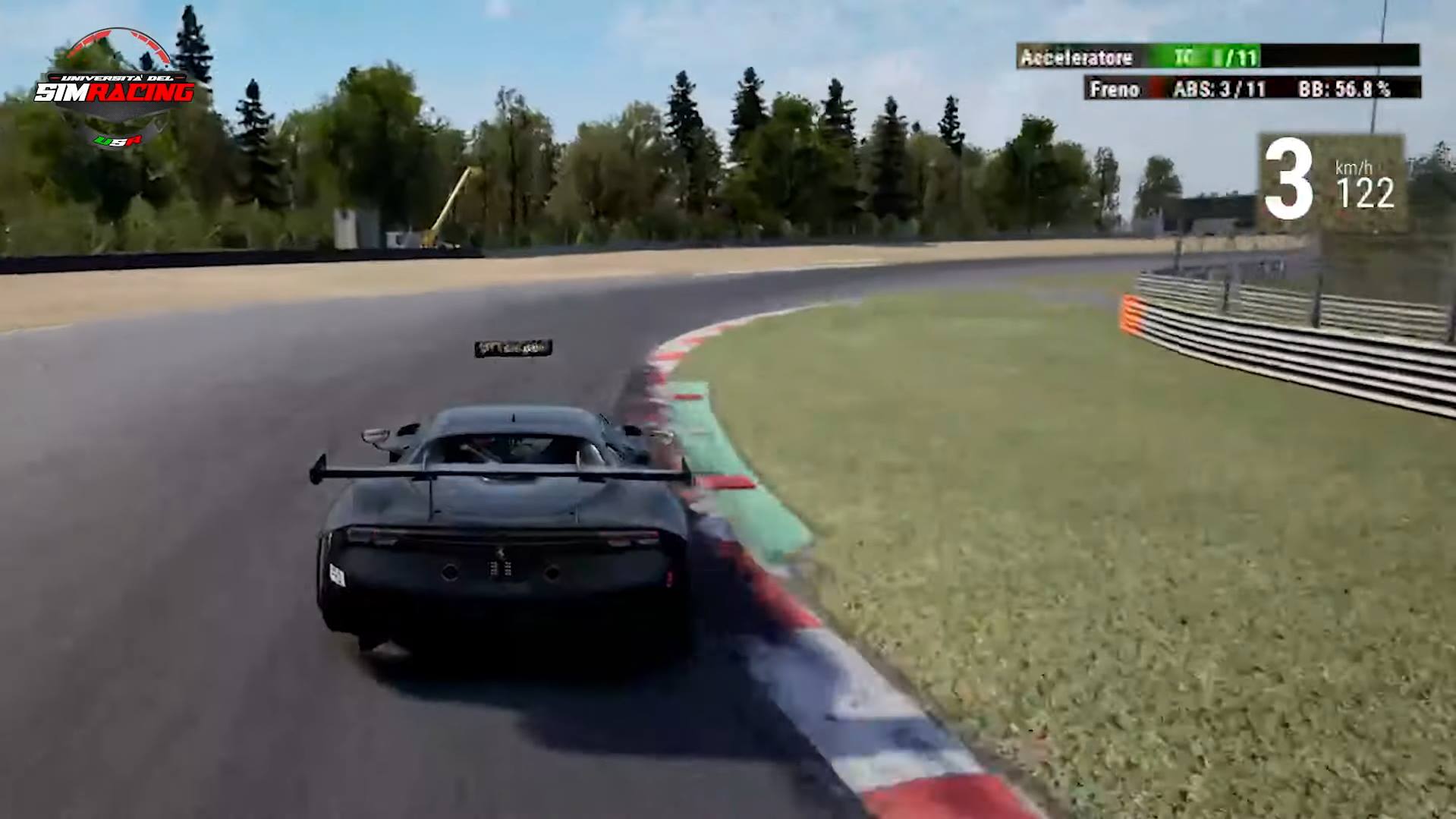Click the ABS: 3/11 indicator
The height and width of the screenshot is (819, 1456).
(1220, 90)
